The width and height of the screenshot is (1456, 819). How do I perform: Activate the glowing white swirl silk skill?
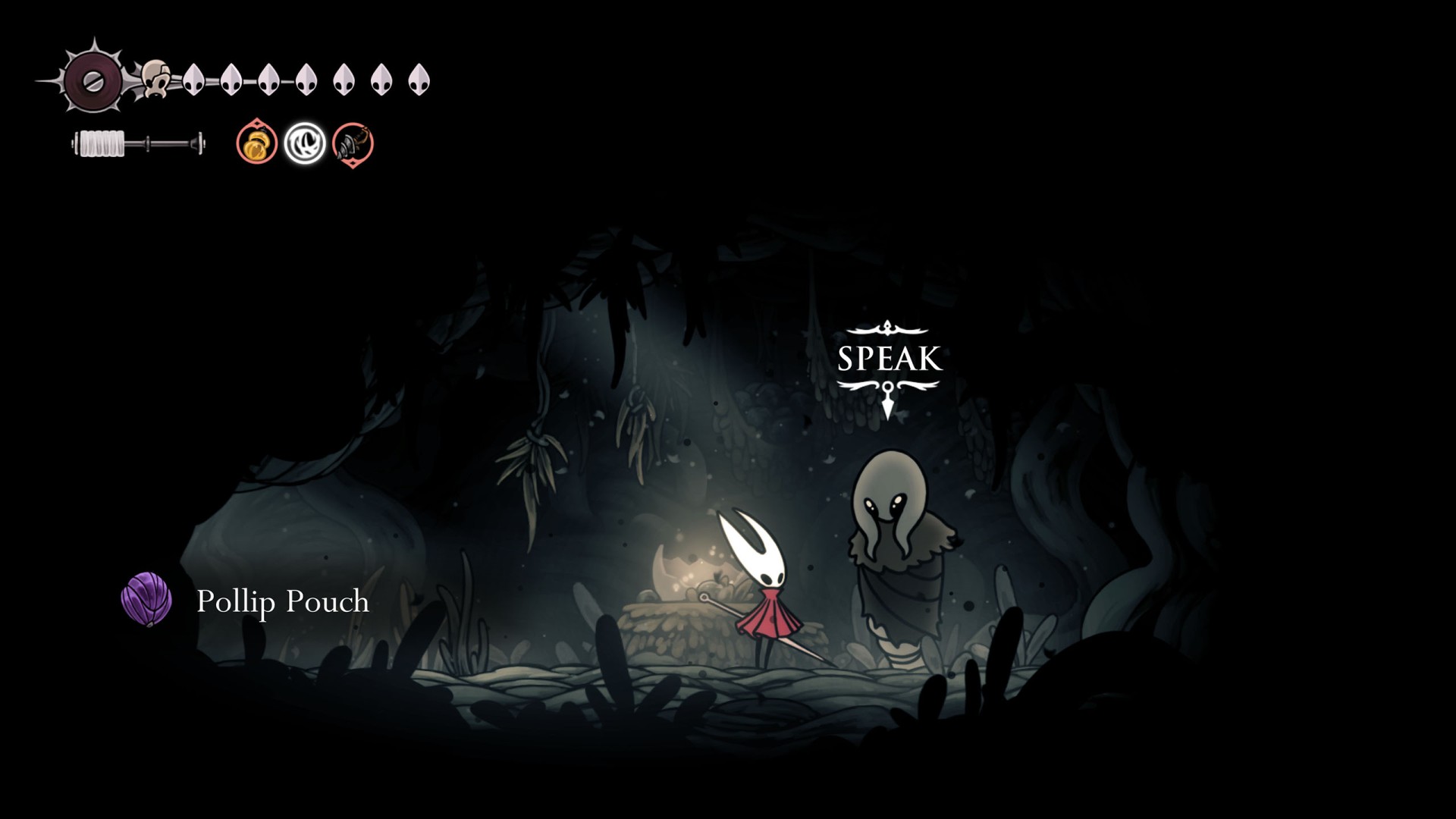tap(305, 143)
